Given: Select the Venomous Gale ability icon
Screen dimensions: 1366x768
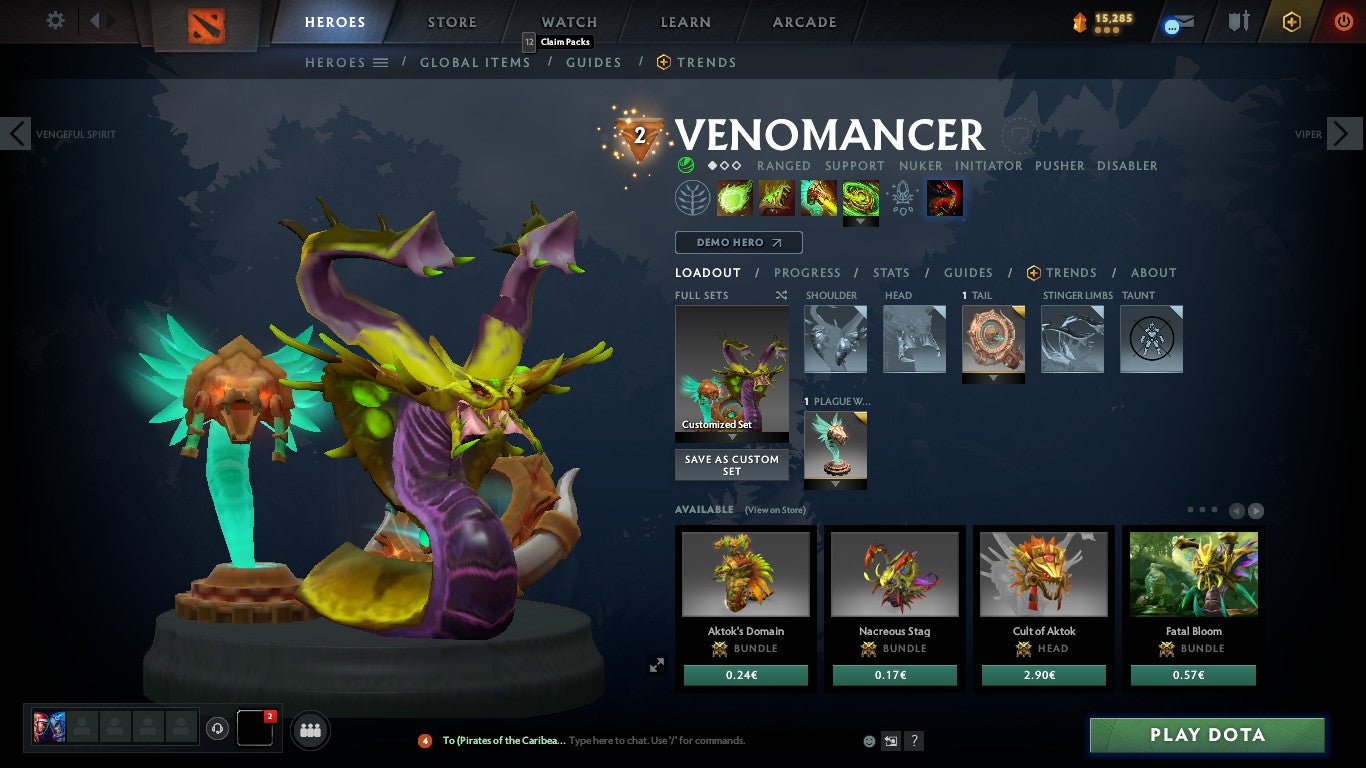Looking at the screenshot, I should tap(735, 197).
